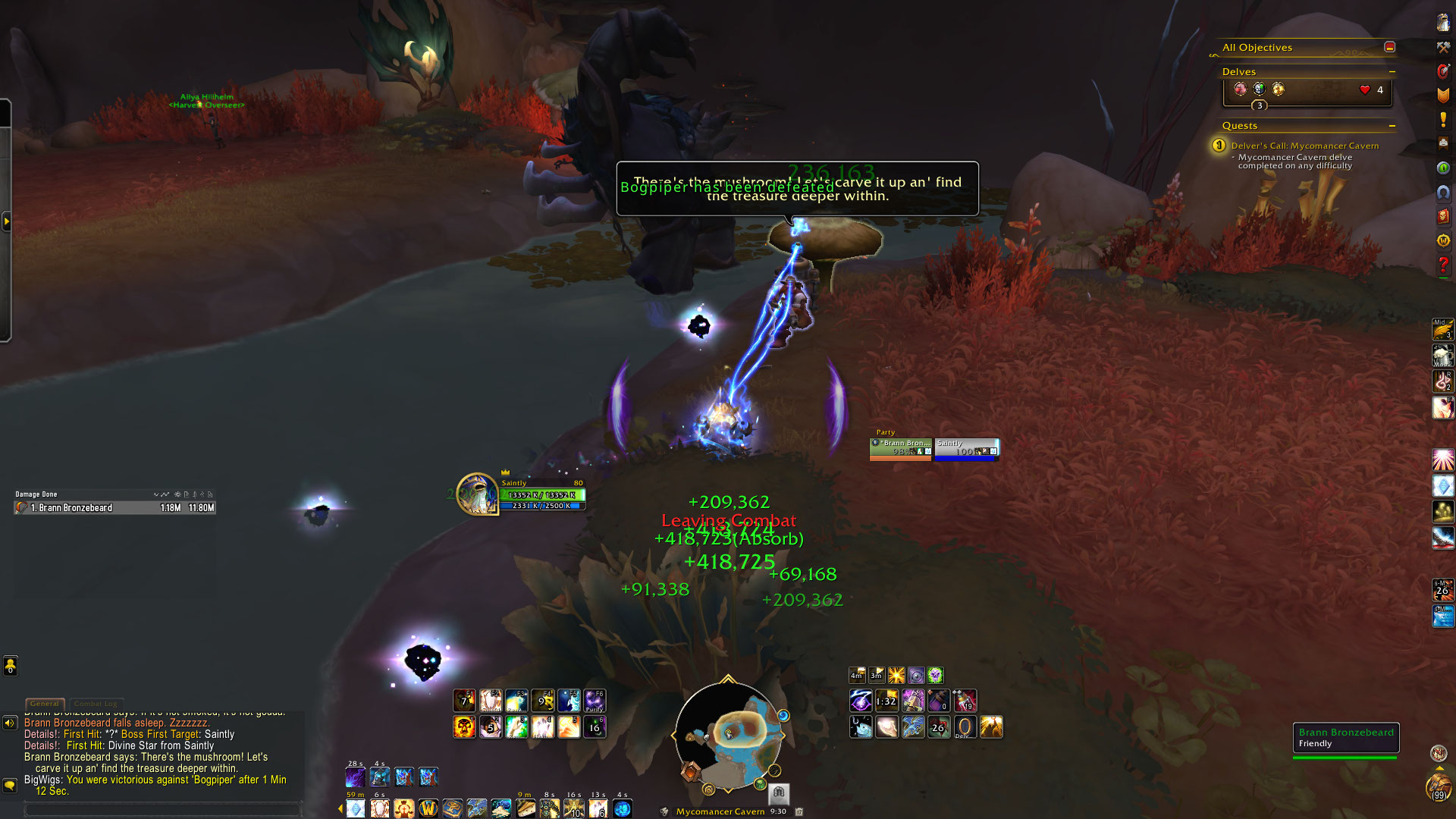Collapse the Quests tracker section
The width and height of the screenshot is (1456, 819).
click(x=1392, y=126)
